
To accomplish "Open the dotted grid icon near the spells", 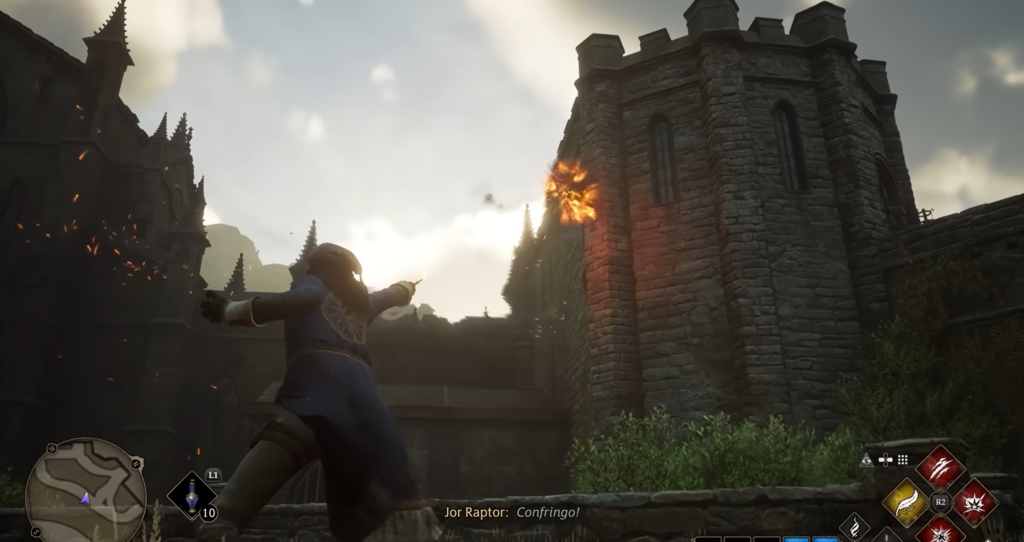I will [x=902, y=460].
